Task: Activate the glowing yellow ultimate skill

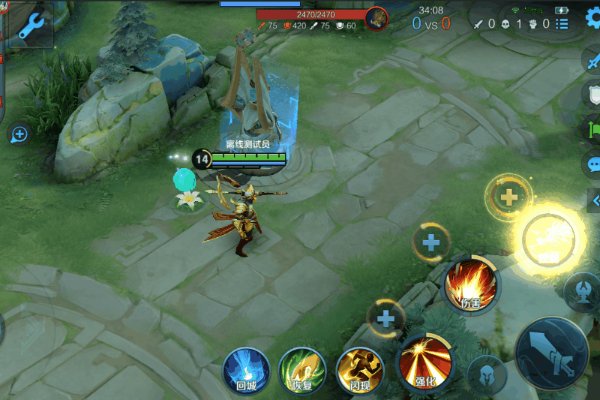Action: pos(550,238)
